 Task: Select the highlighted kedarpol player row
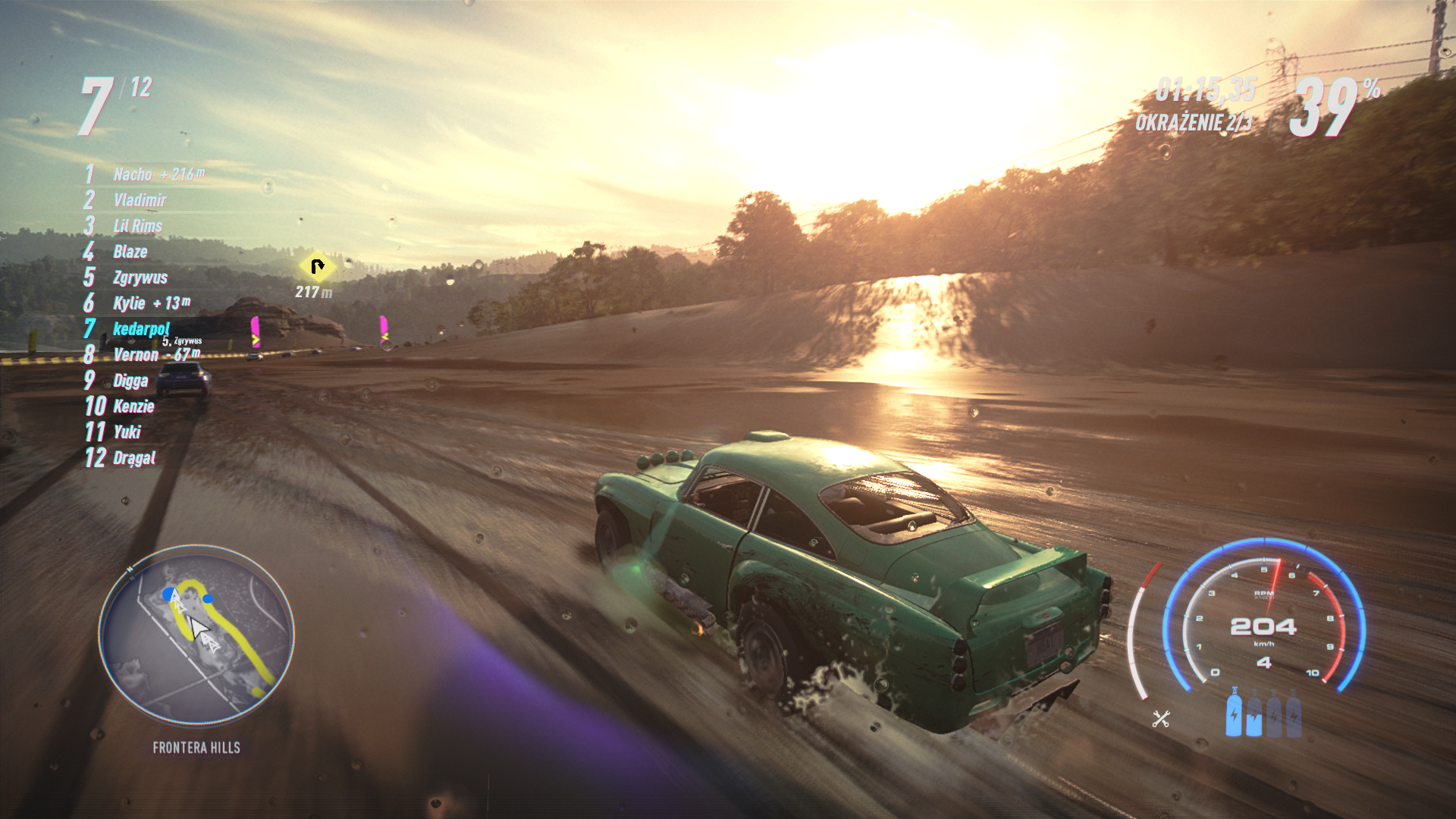pyautogui.click(x=141, y=329)
